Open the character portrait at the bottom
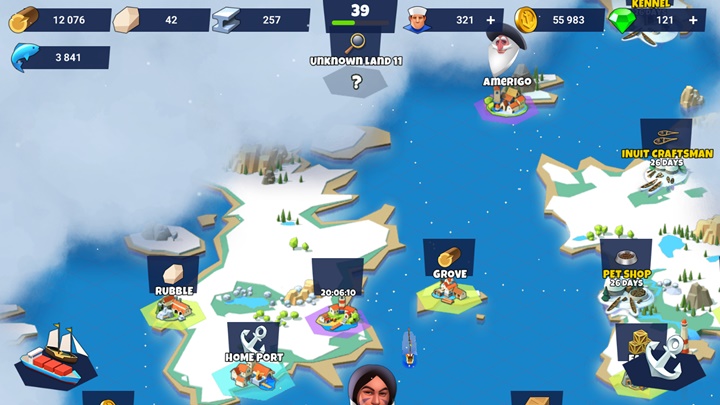The height and width of the screenshot is (405, 720). tap(373, 388)
